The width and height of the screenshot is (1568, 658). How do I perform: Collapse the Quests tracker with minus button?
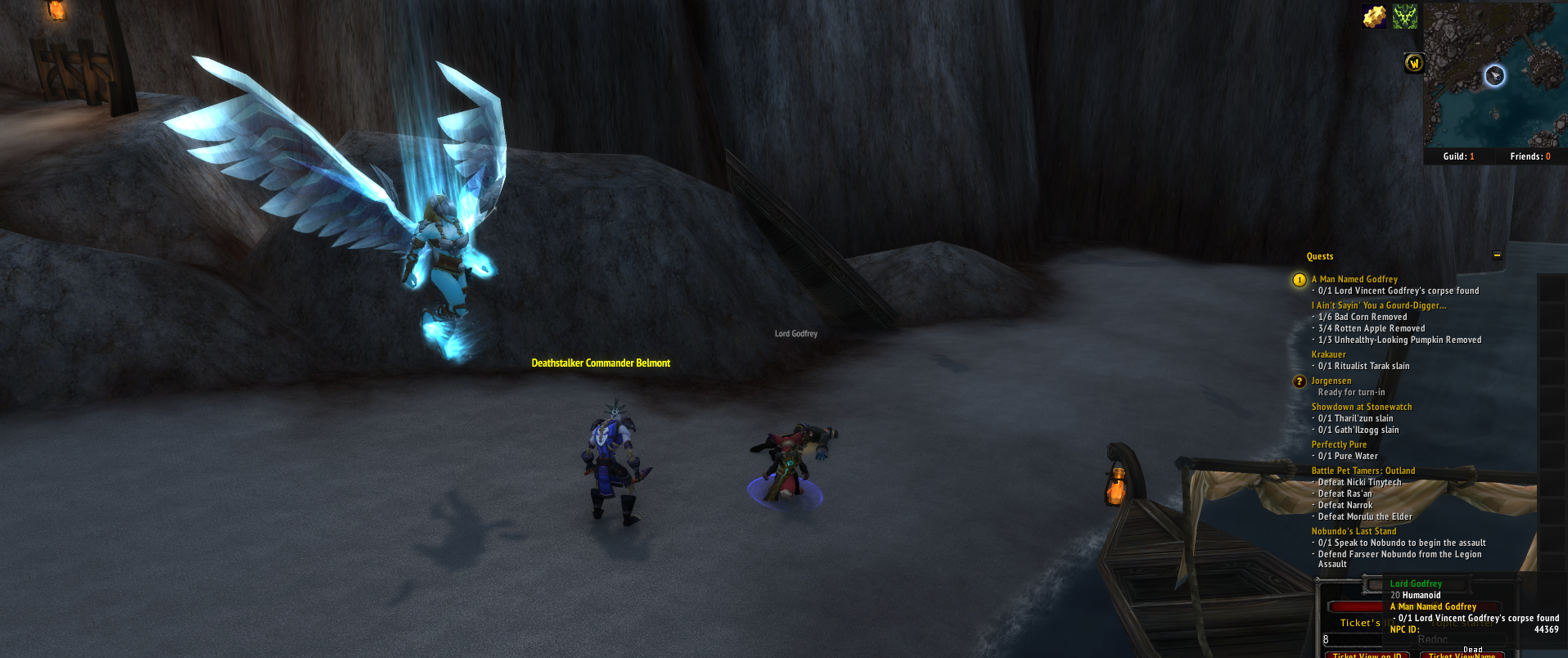click(1497, 255)
